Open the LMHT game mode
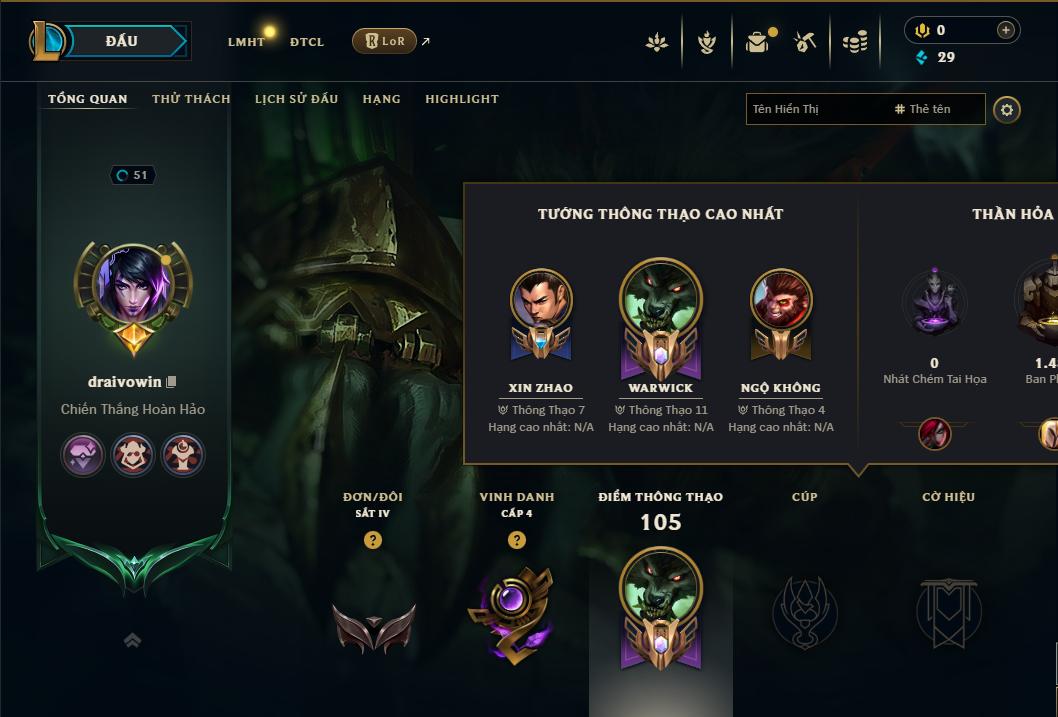The width and height of the screenshot is (1058, 717). (x=246, y=42)
